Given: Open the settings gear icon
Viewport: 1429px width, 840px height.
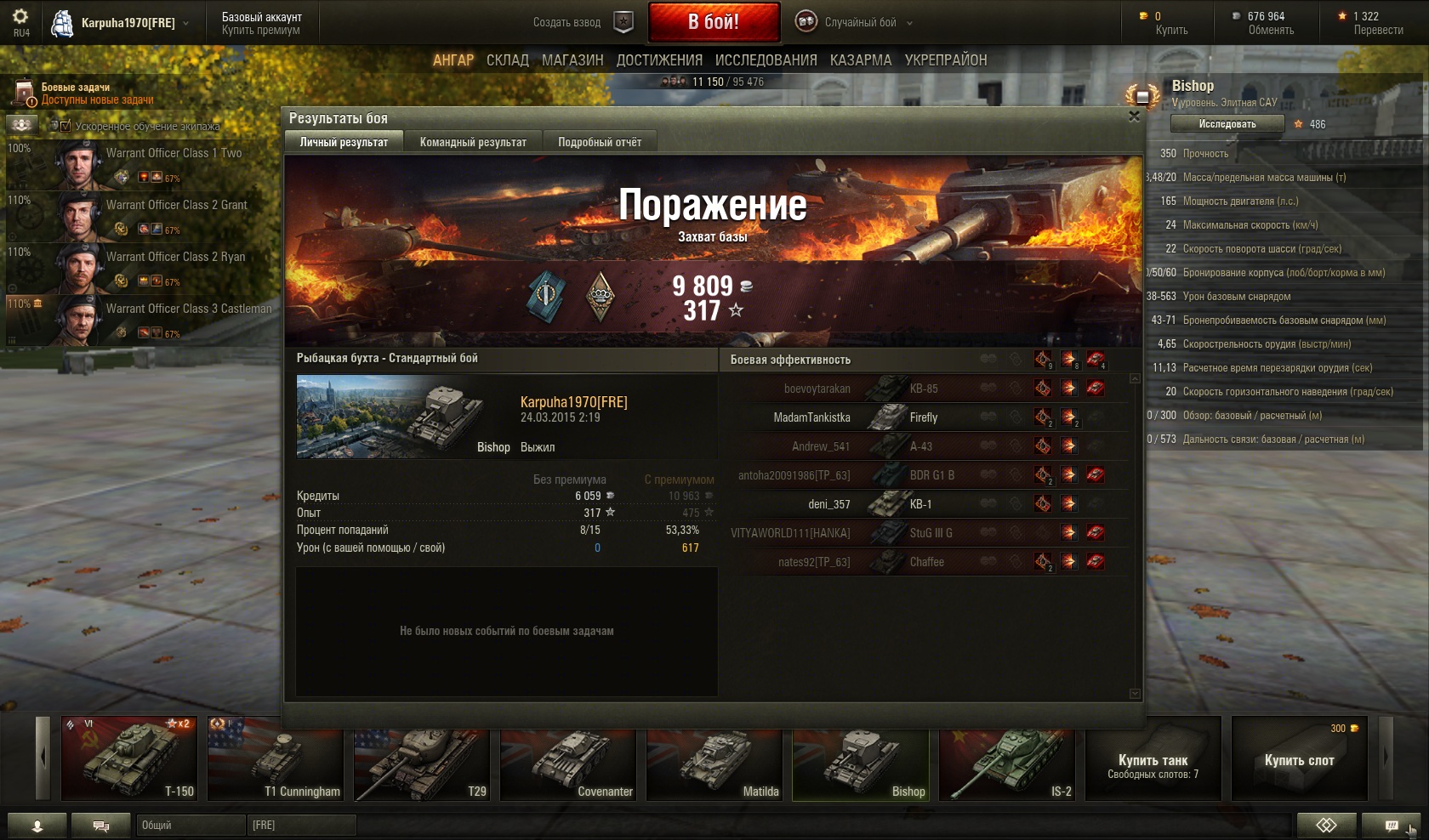Looking at the screenshot, I should [x=20, y=17].
